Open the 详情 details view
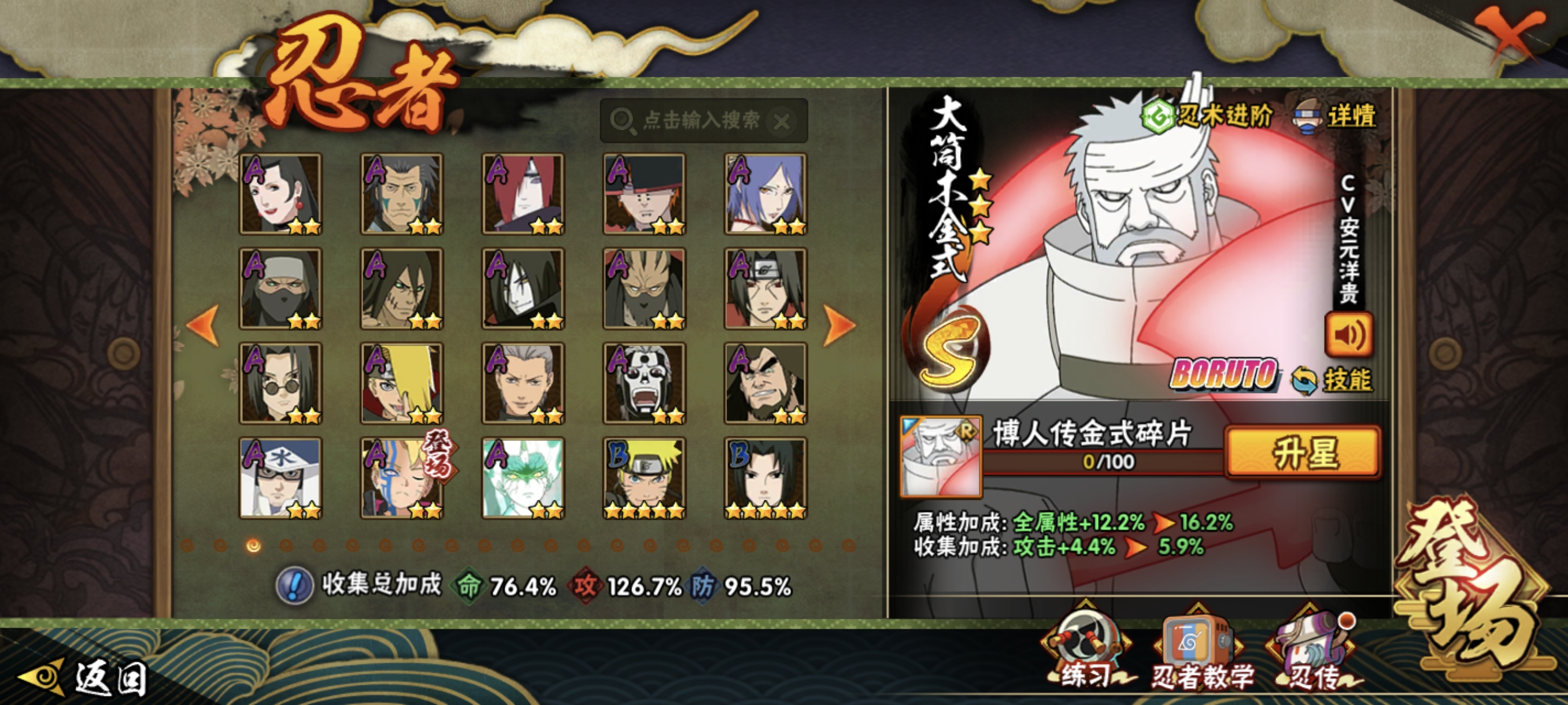This screenshot has width=1568, height=705. pos(1336,116)
